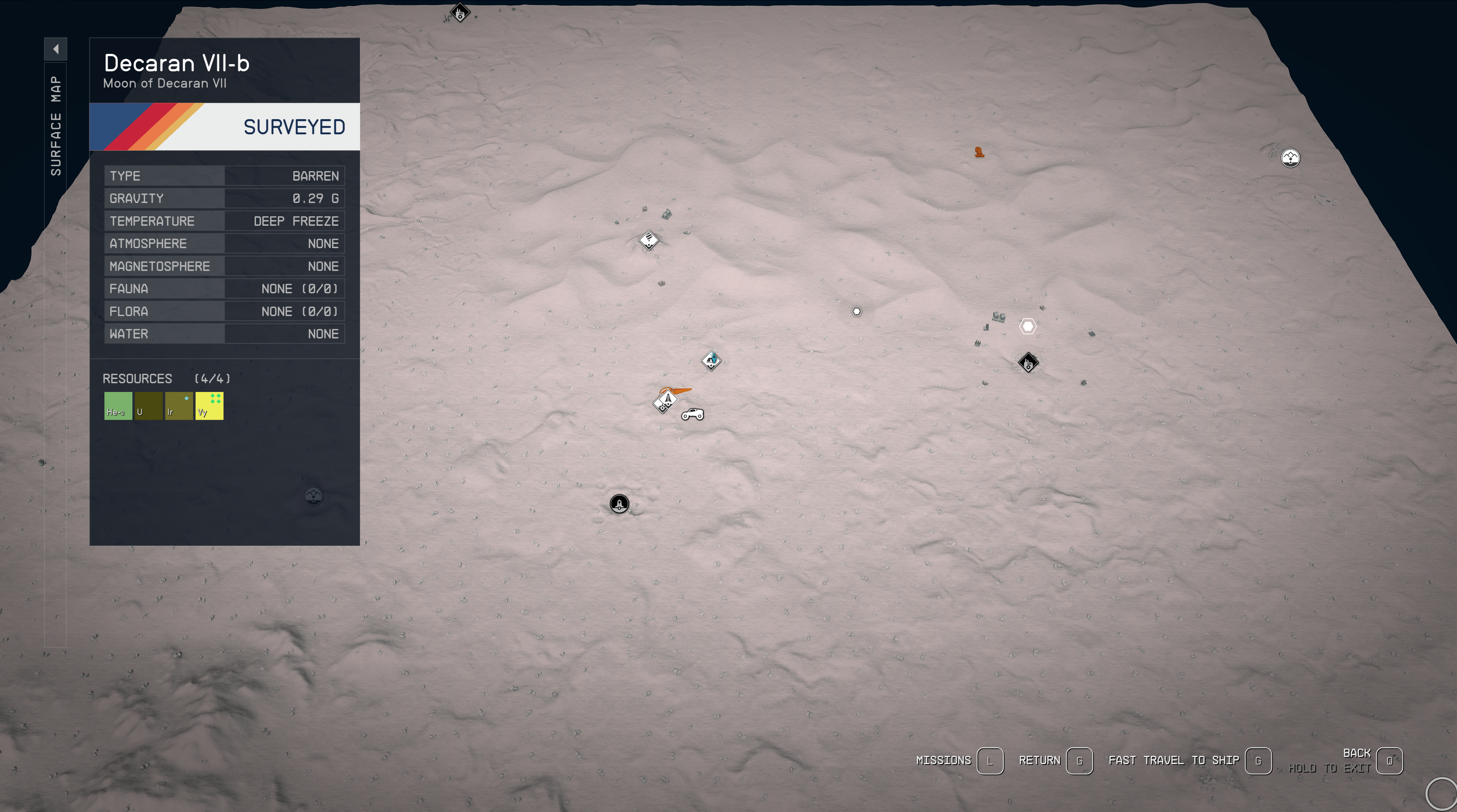Select the Iridium resource tile
Viewport: 1457px width, 812px height.
pyautogui.click(x=179, y=406)
